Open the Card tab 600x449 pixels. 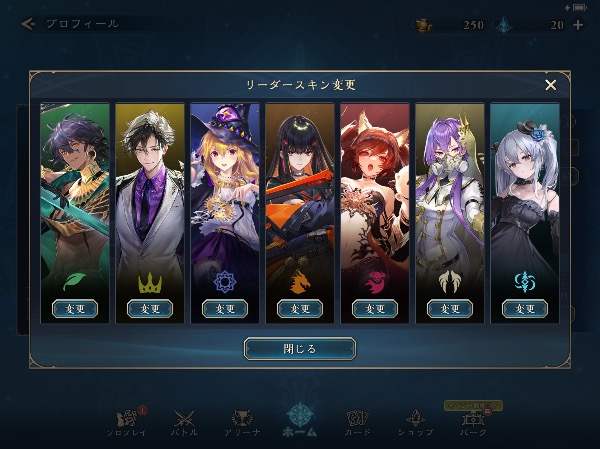tap(358, 421)
